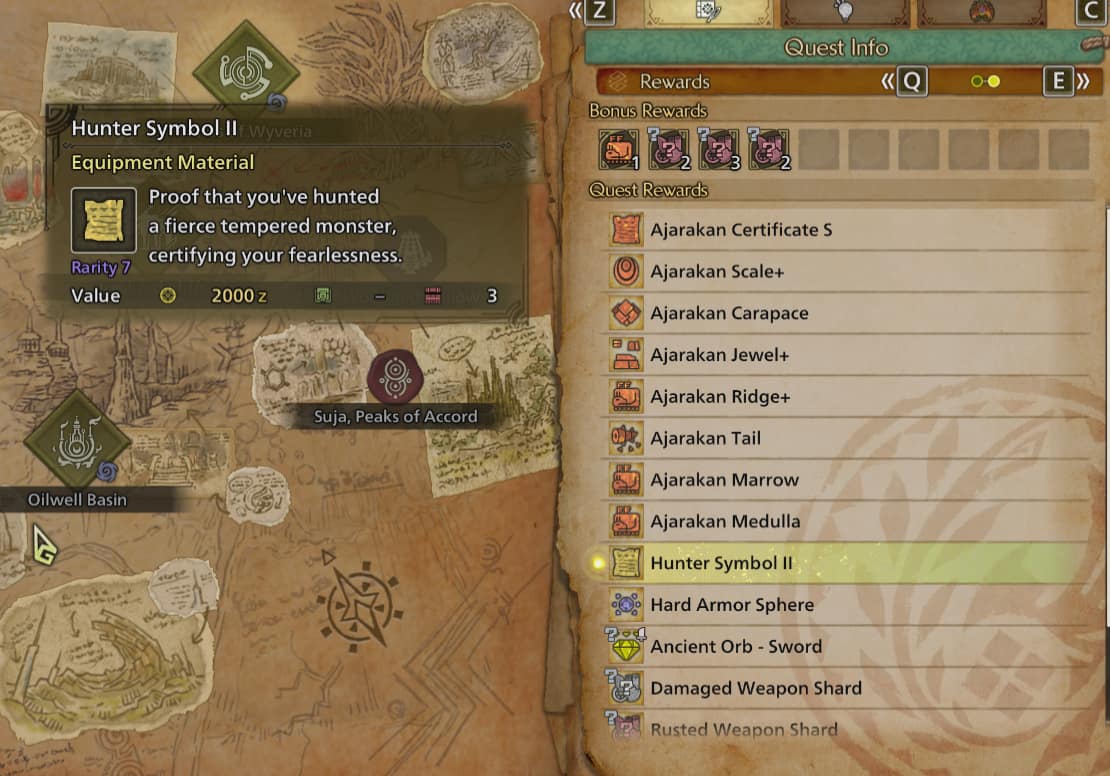This screenshot has height=776, width=1110.
Task: Choose the Ancient Orb - Sword reward
Action: click(x=736, y=647)
